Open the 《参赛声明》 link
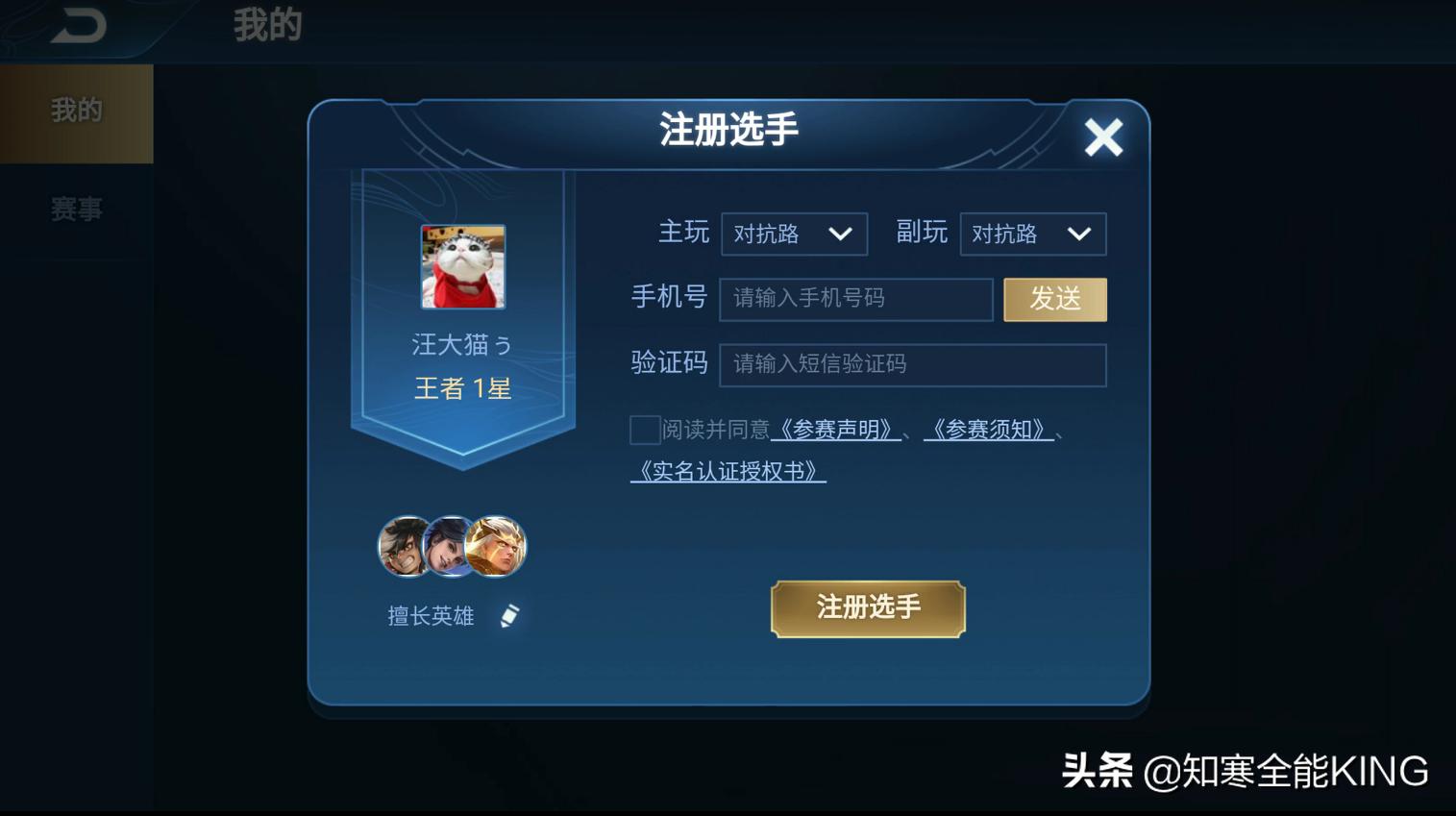1456x816 pixels. pyautogui.click(x=835, y=431)
